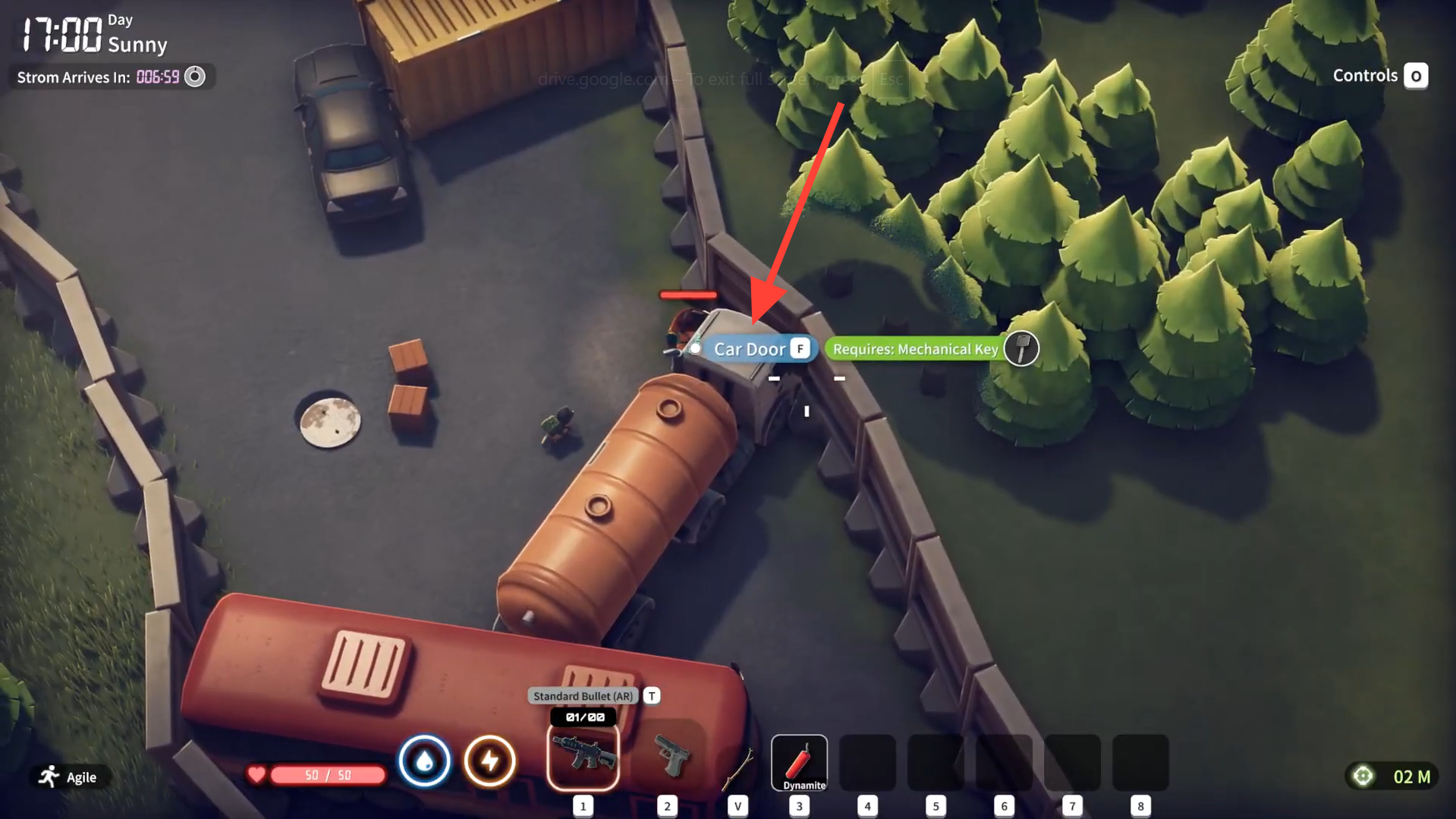This screenshot has width=1456, height=819.
Task: Open the Controls panel
Action: tap(1415, 76)
